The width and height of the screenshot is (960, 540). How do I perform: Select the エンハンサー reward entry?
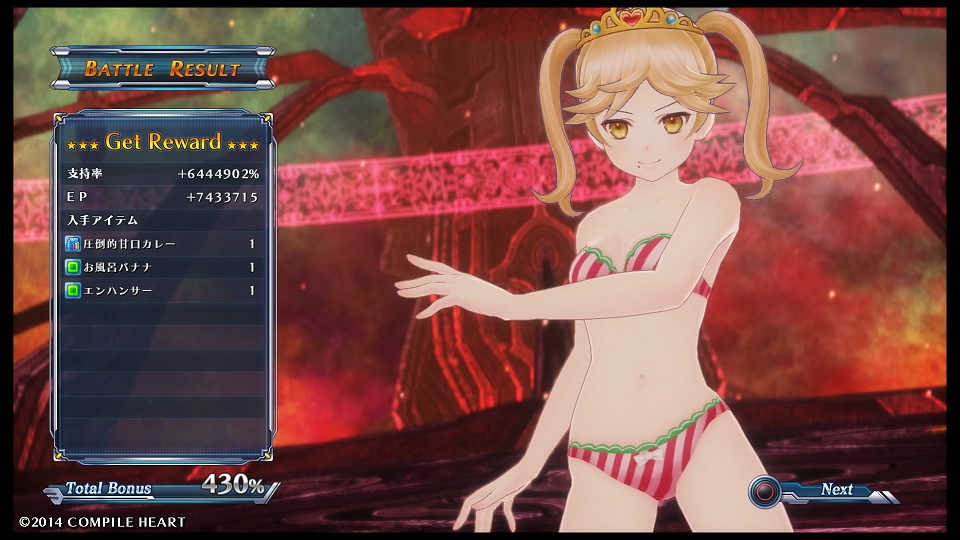161,291
